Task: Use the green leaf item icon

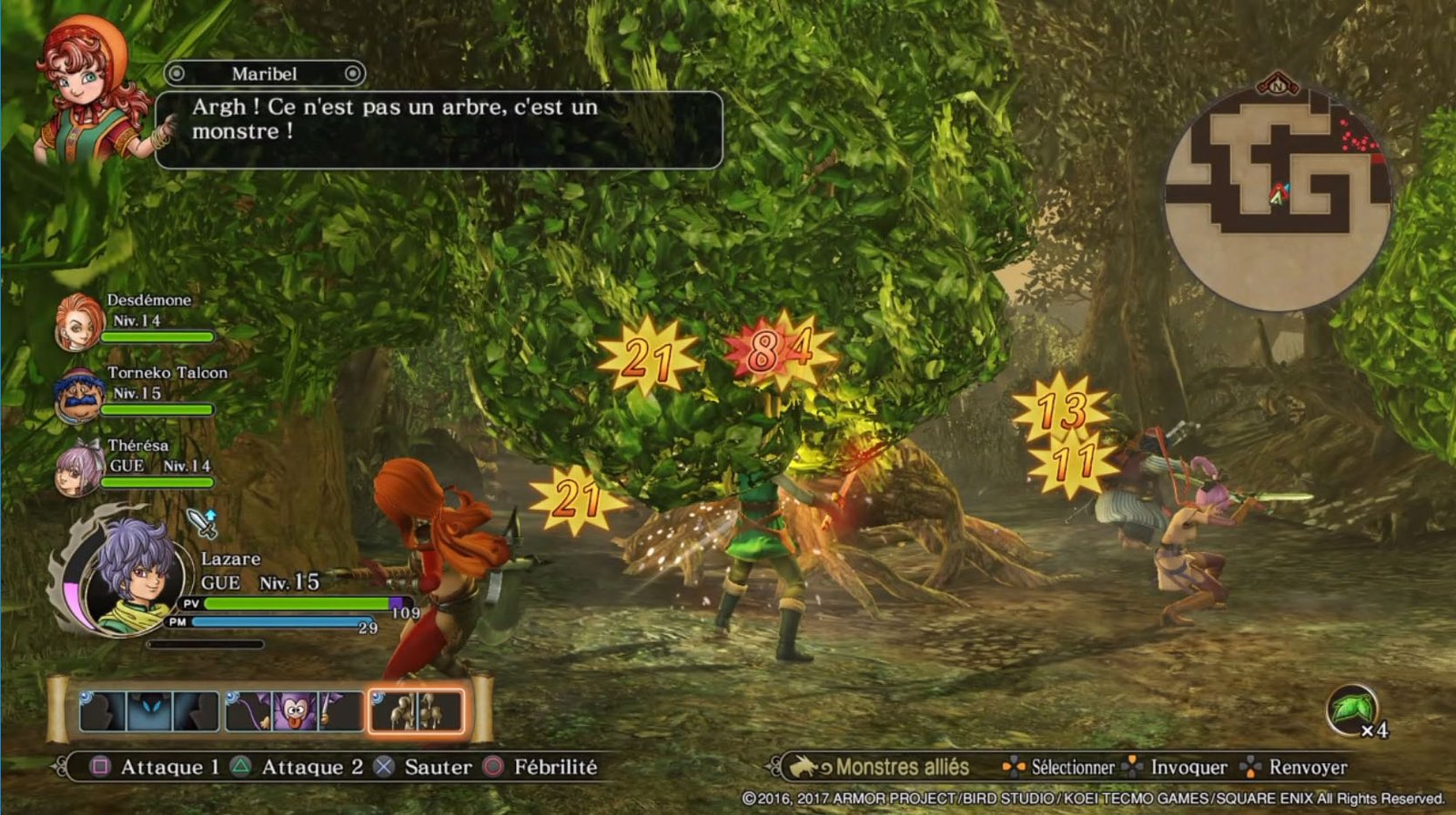Action: click(x=1350, y=709)
